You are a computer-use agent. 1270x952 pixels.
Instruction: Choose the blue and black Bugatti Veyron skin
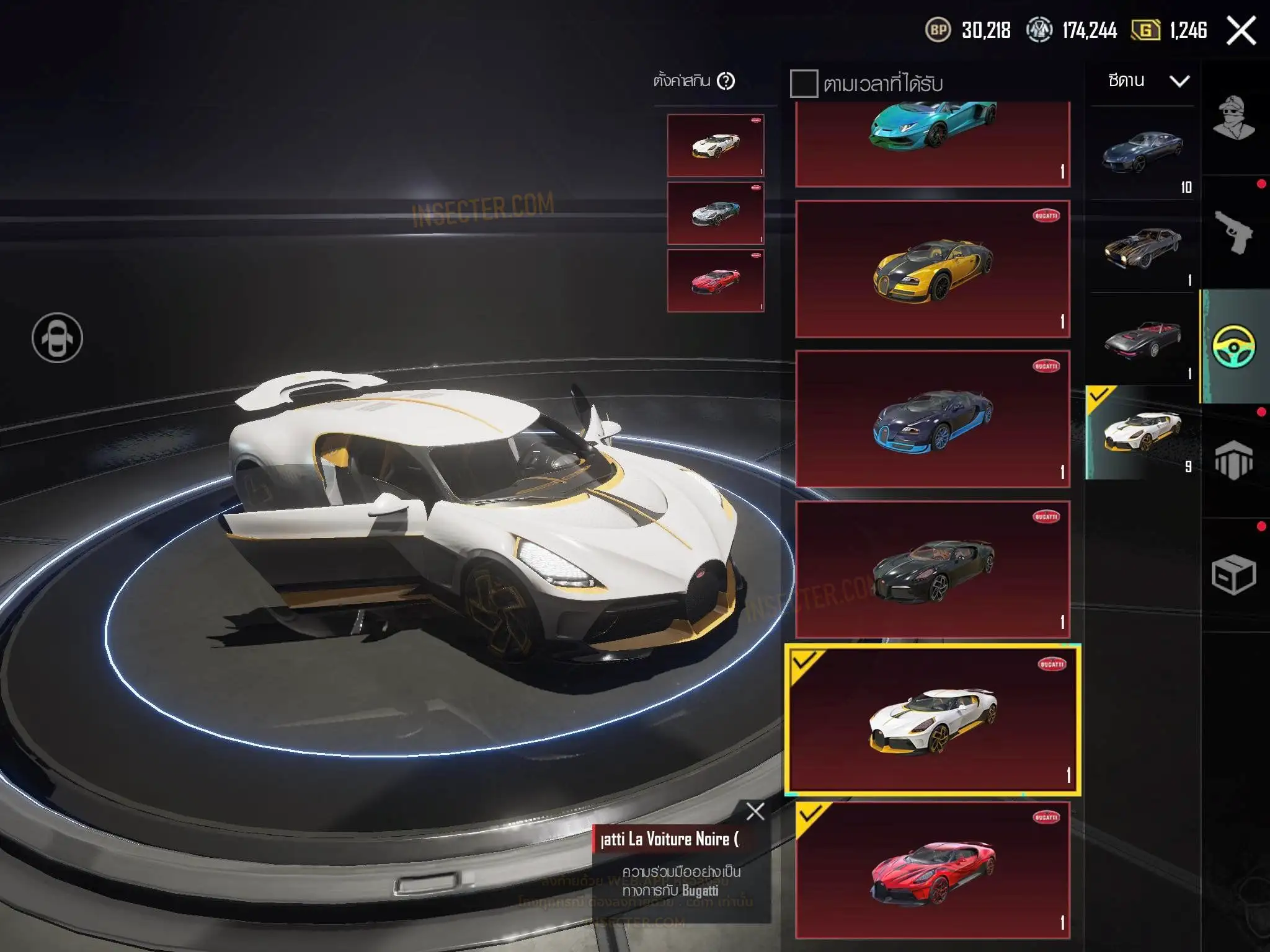(933, 419)
